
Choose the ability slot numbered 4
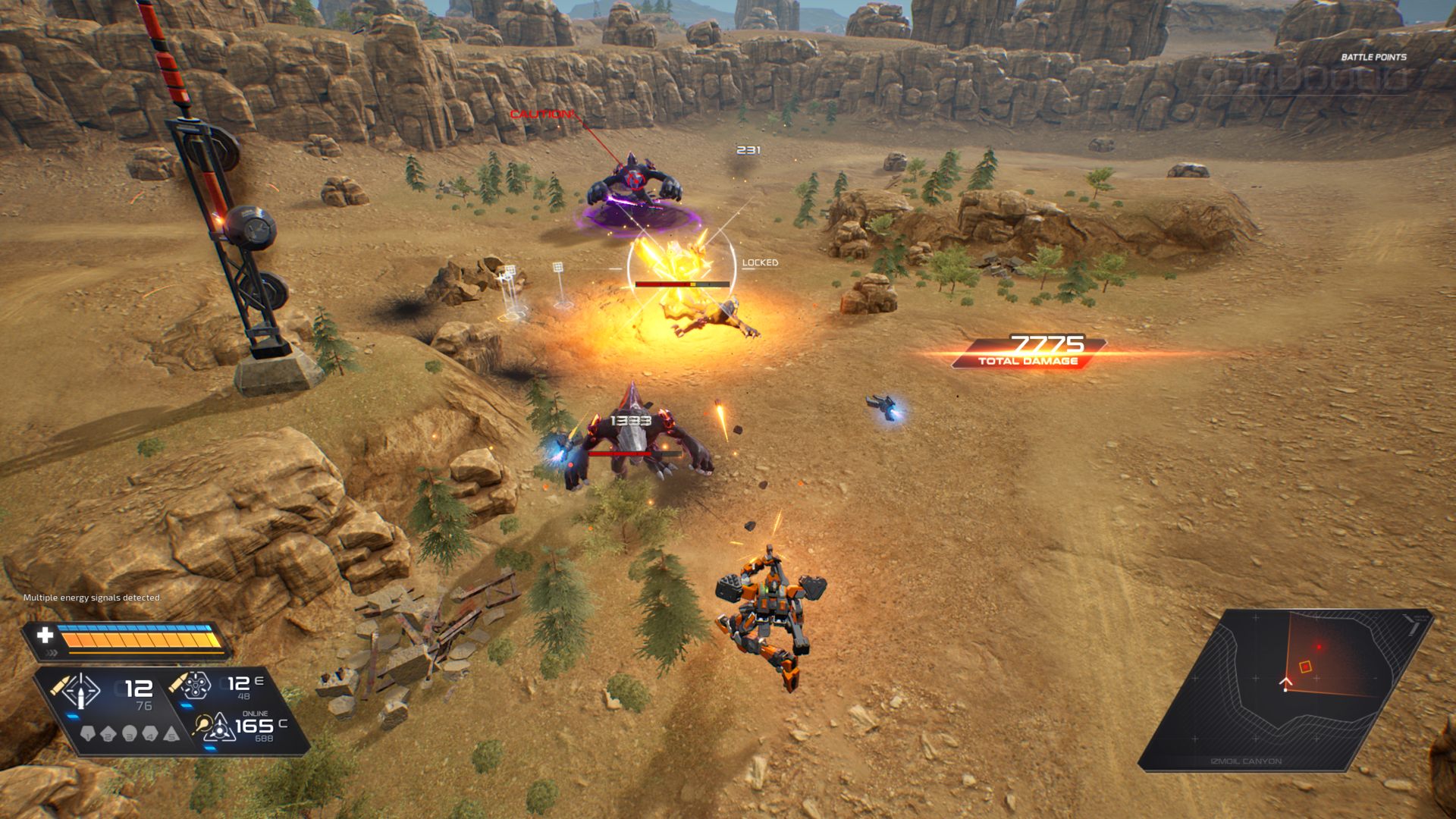150,734
